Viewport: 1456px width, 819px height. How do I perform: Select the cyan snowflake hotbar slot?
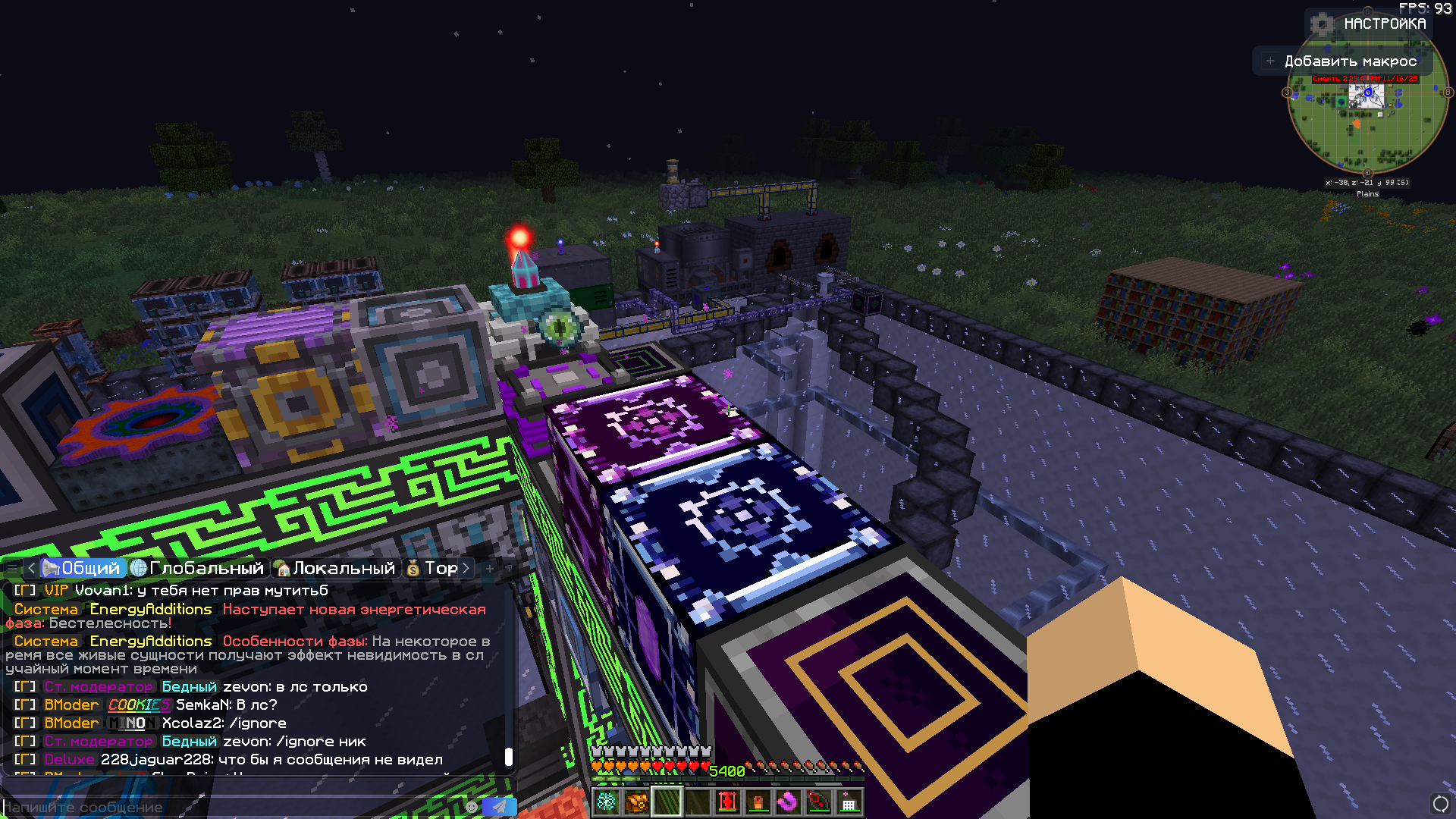coord(607,802)
